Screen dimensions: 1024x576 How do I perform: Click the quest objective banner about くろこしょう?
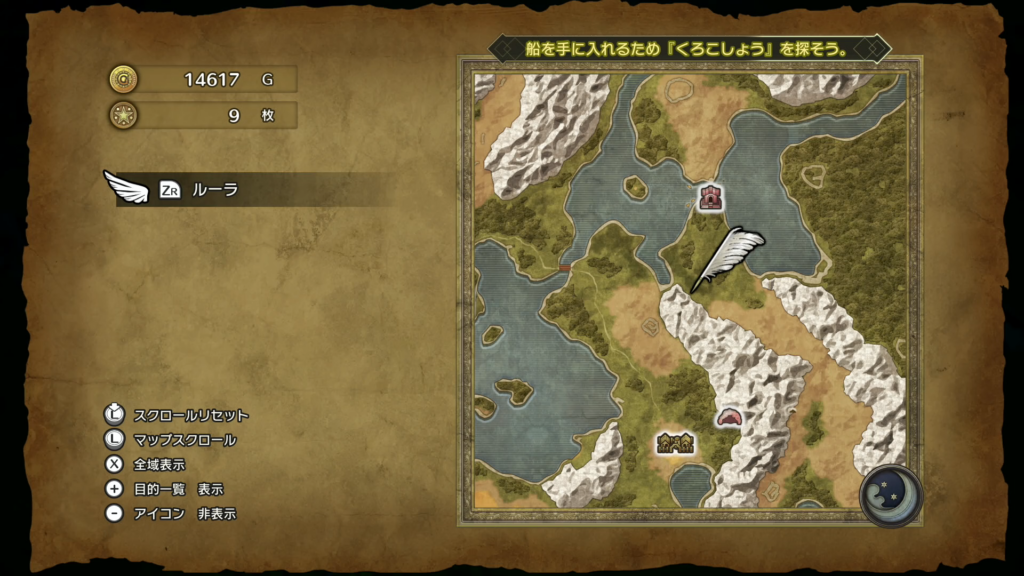coord(689,48)
